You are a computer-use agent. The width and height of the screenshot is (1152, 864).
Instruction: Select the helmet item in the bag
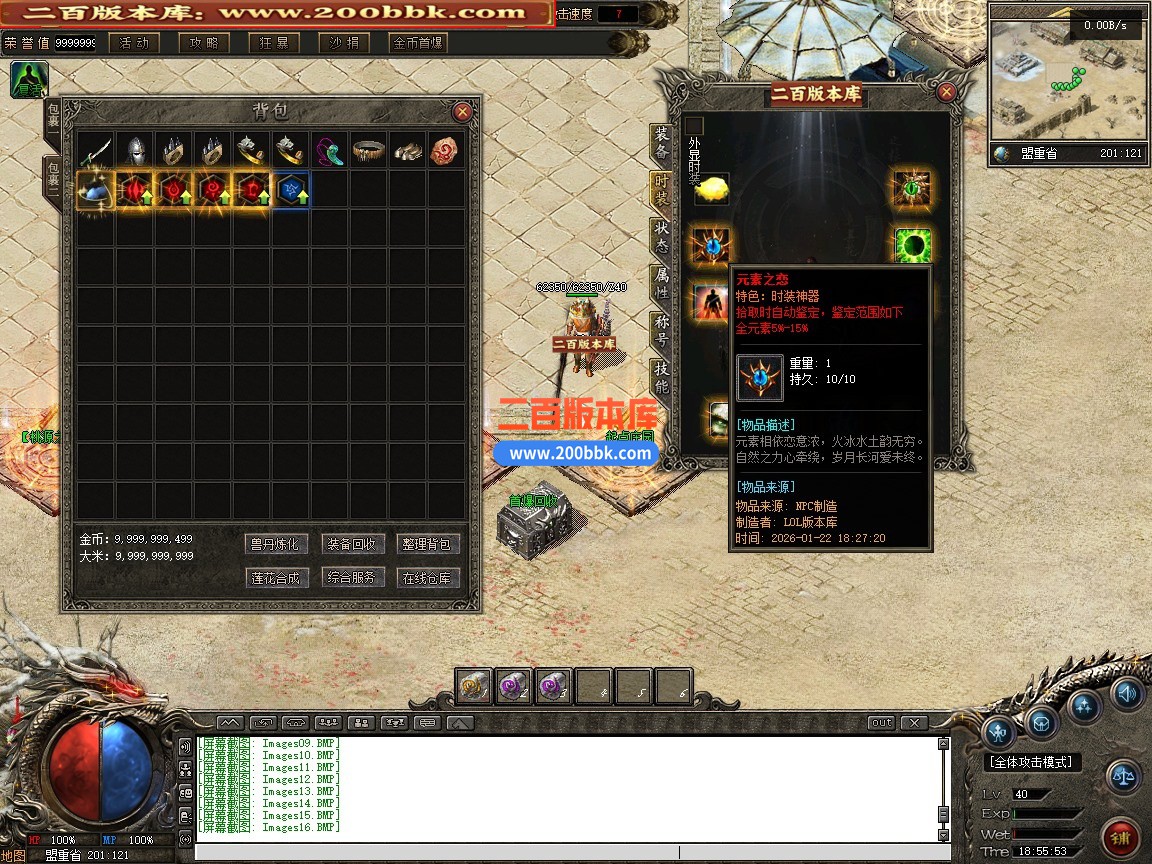[x=135, y=151]
